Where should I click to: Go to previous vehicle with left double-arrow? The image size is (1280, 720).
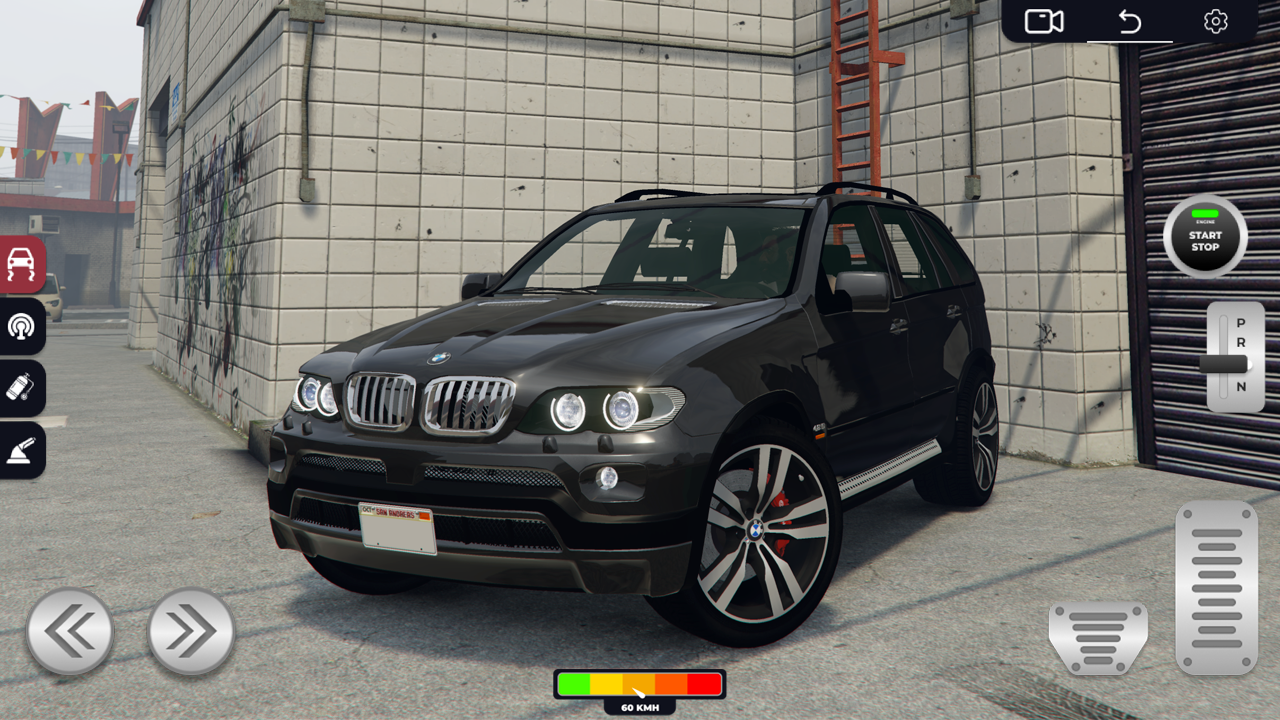coord(70,630)
